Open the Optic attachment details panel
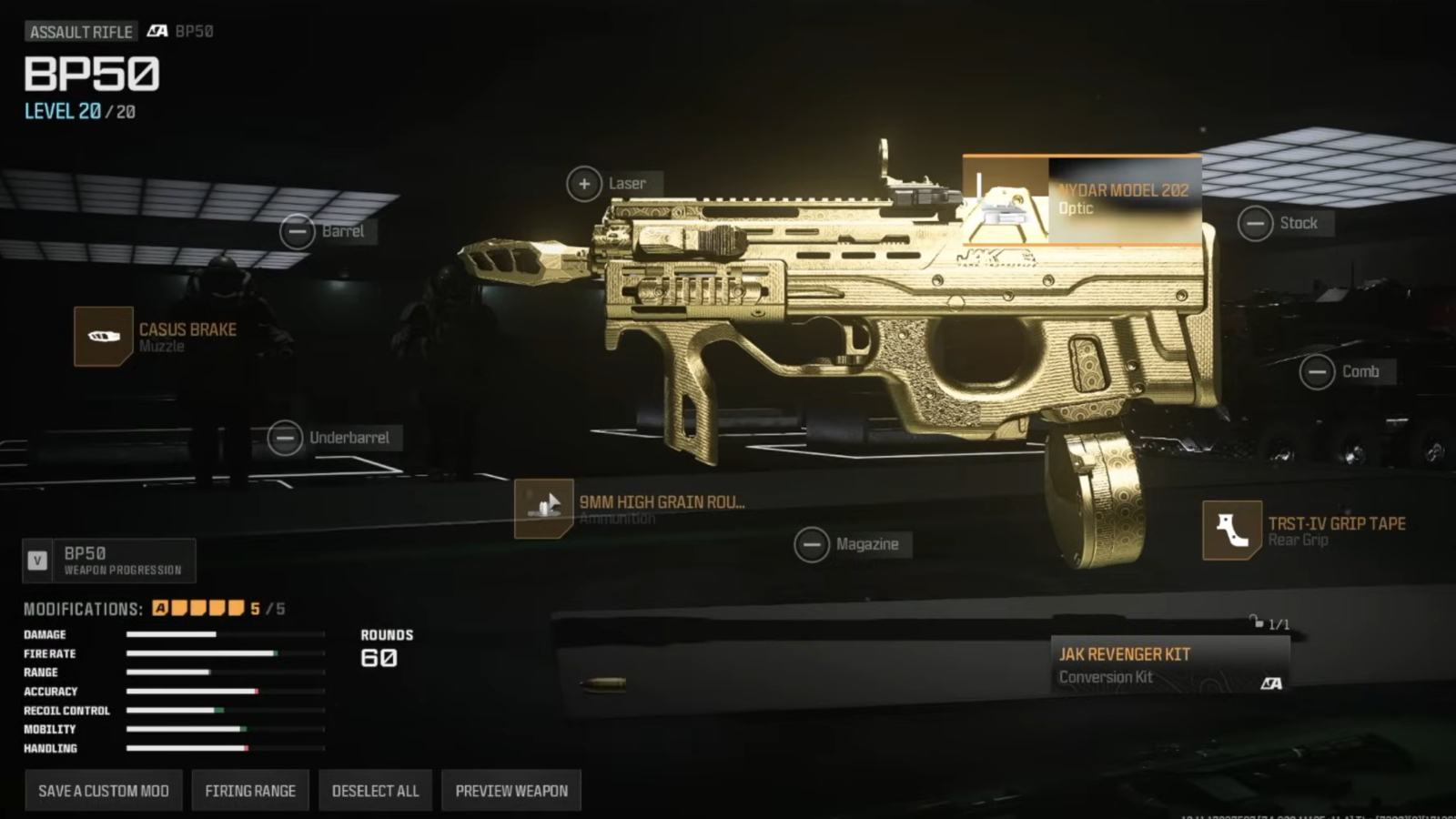The width and height of the screenshot is (1456, 819). tap(1126, 200)
